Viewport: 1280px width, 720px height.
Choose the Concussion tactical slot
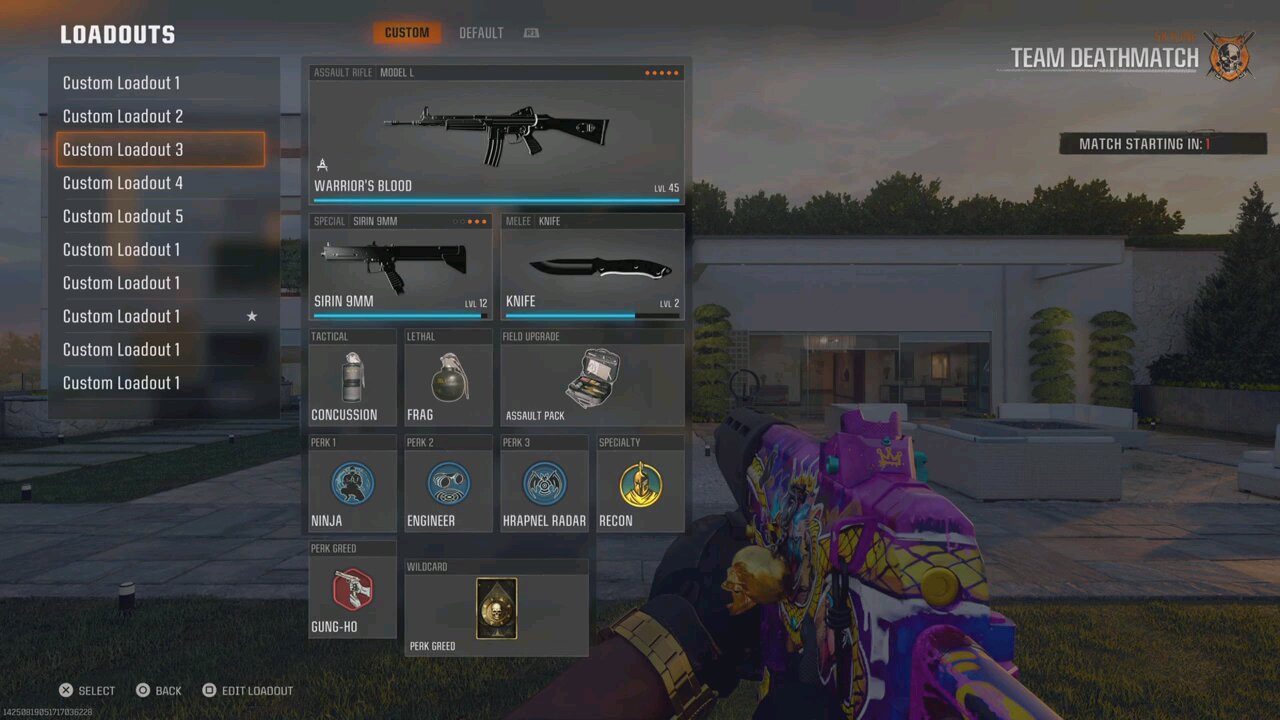(x=352, y=379)
